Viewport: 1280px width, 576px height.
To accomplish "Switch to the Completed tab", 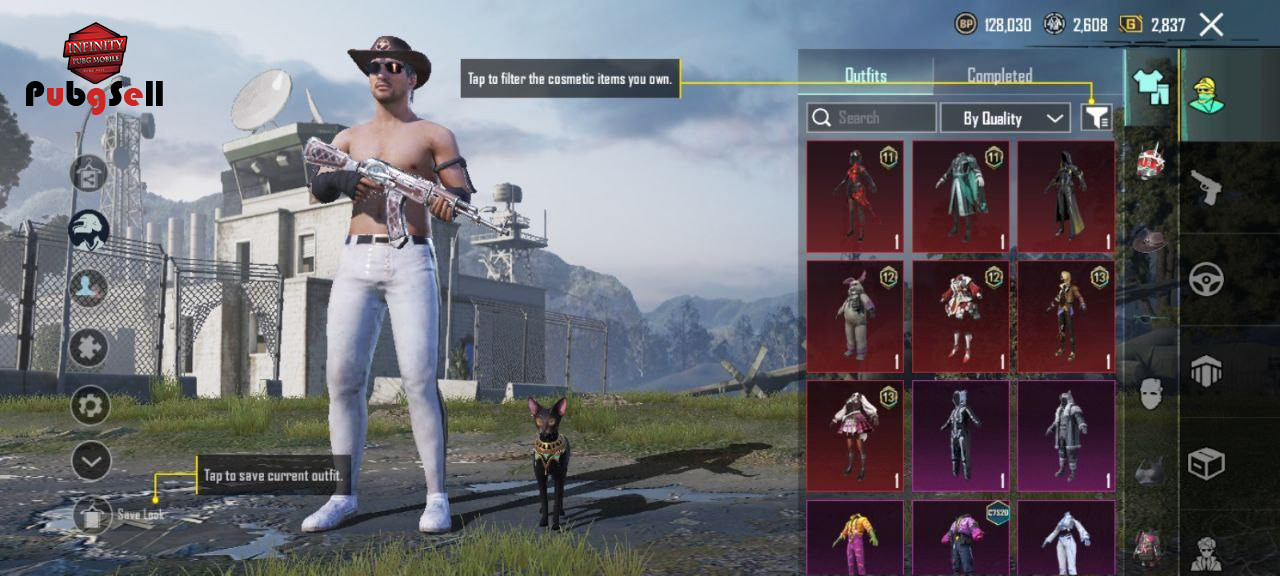I will coord(999,76).
